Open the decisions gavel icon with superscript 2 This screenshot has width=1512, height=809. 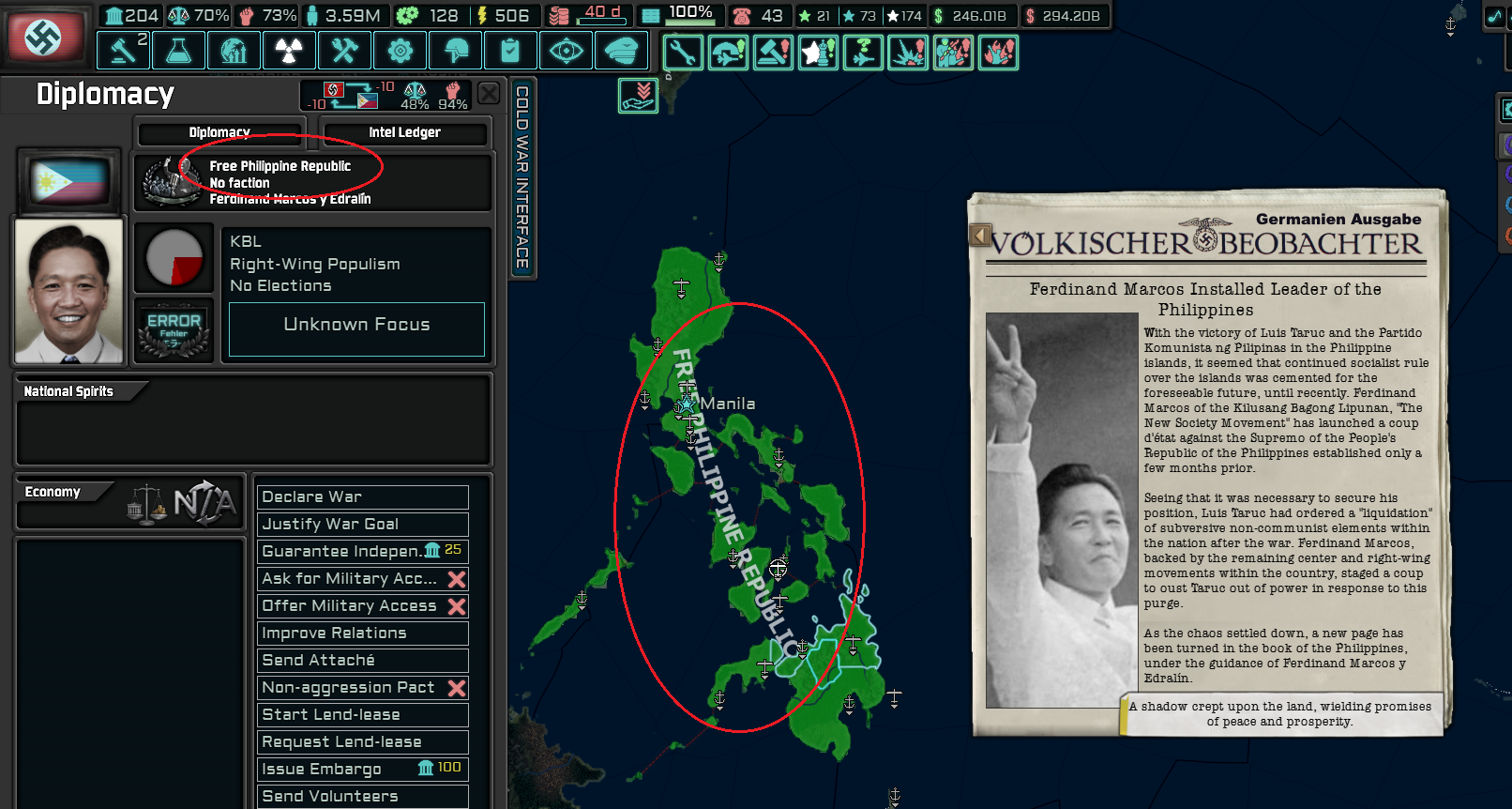[x=123, y=50]
